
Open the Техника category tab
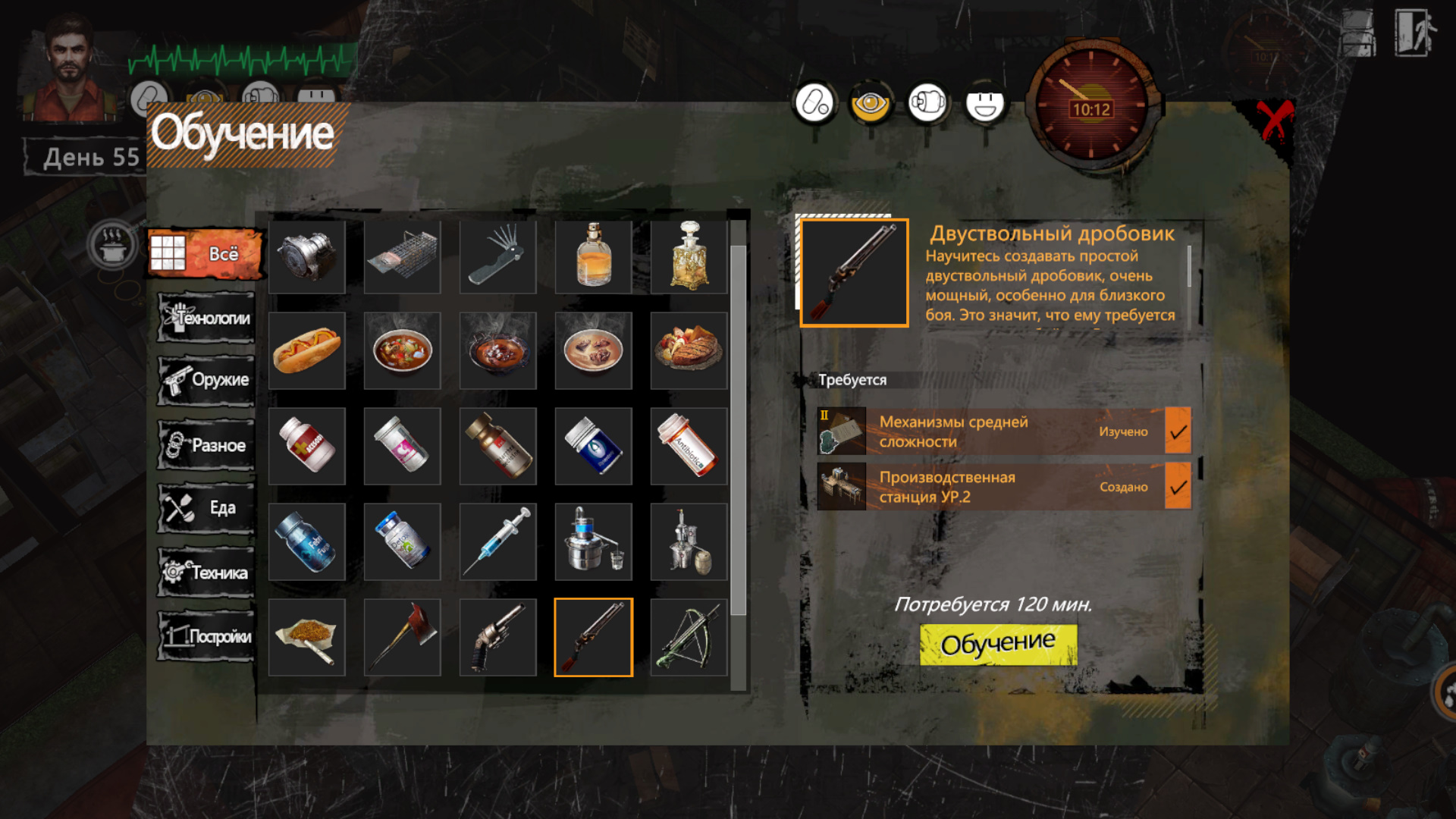tap(206, 572)
